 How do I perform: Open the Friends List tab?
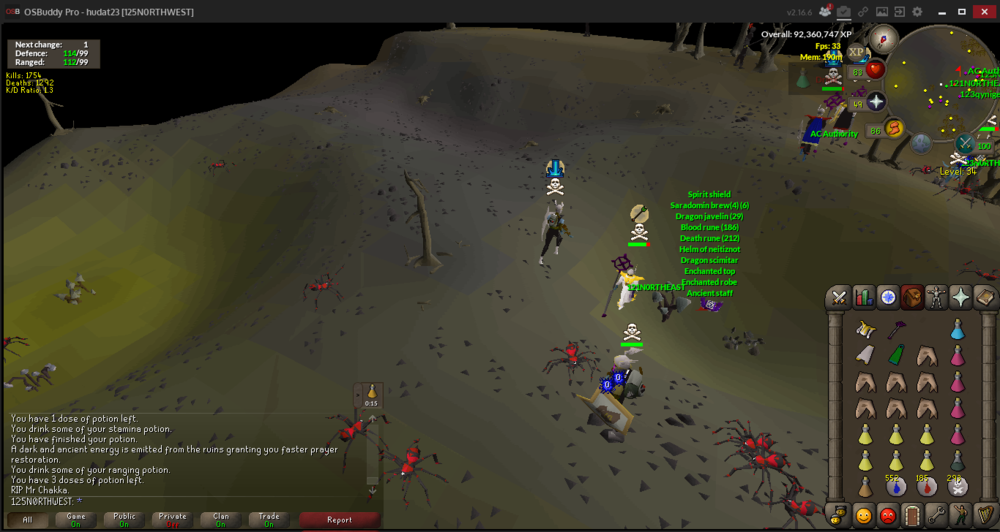[x=863, y=516]
